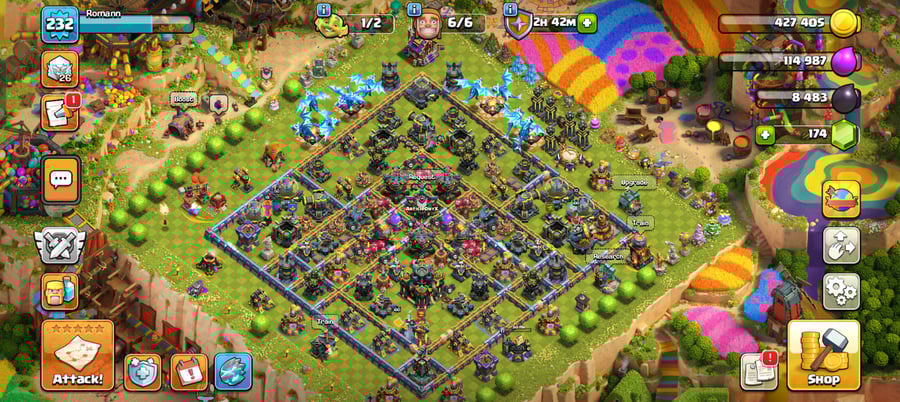Open the layout editor arrows button

841,245
